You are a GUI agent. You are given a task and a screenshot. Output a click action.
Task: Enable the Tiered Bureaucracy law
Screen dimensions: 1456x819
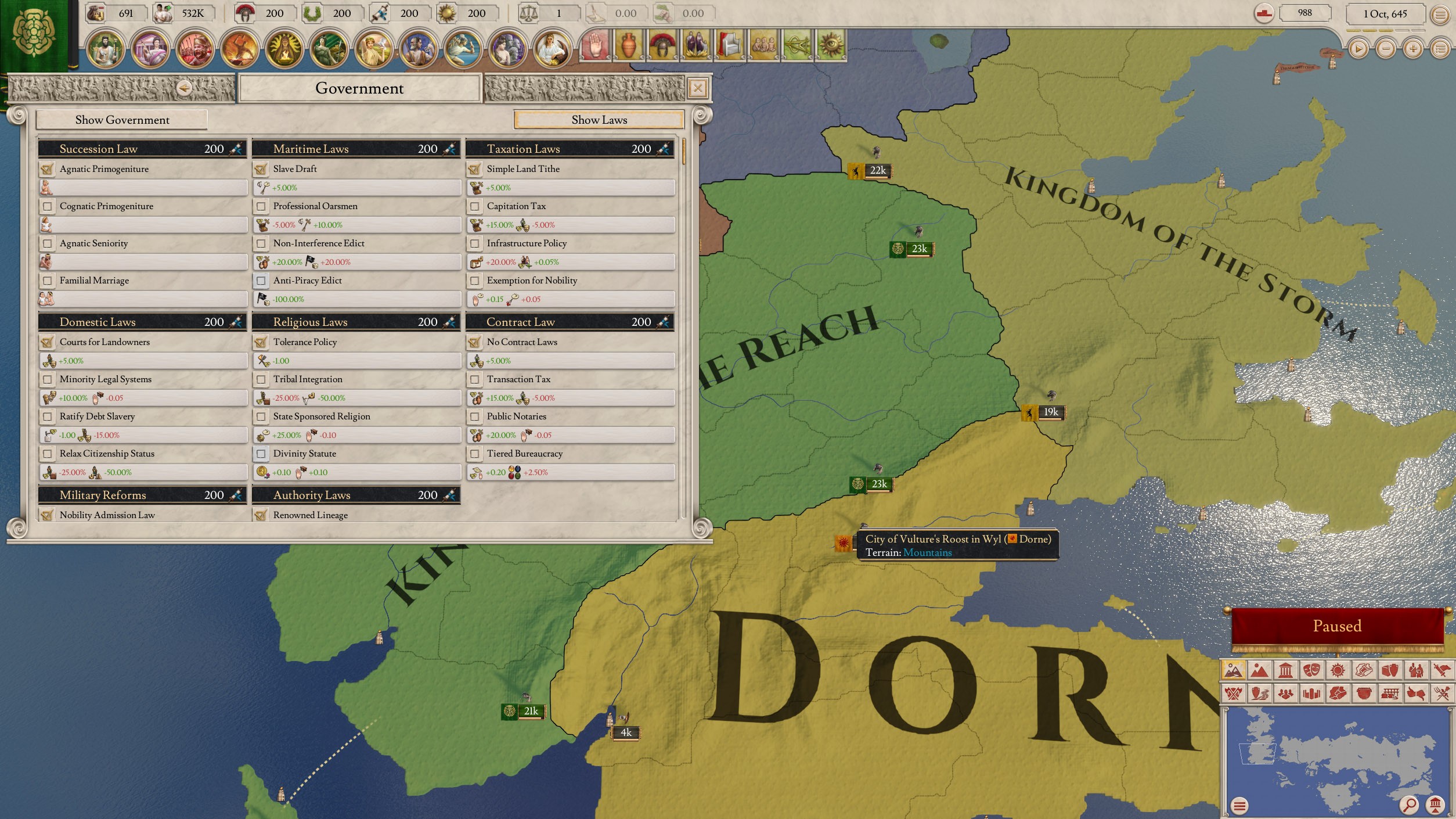pos(475,454)
